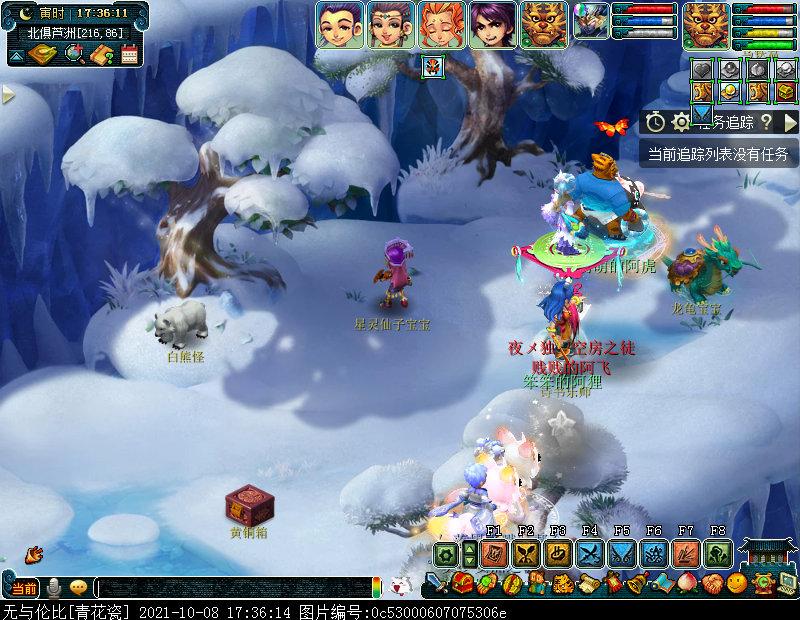
Task: Open the task tracker help question mark
Action: point(765,122)
